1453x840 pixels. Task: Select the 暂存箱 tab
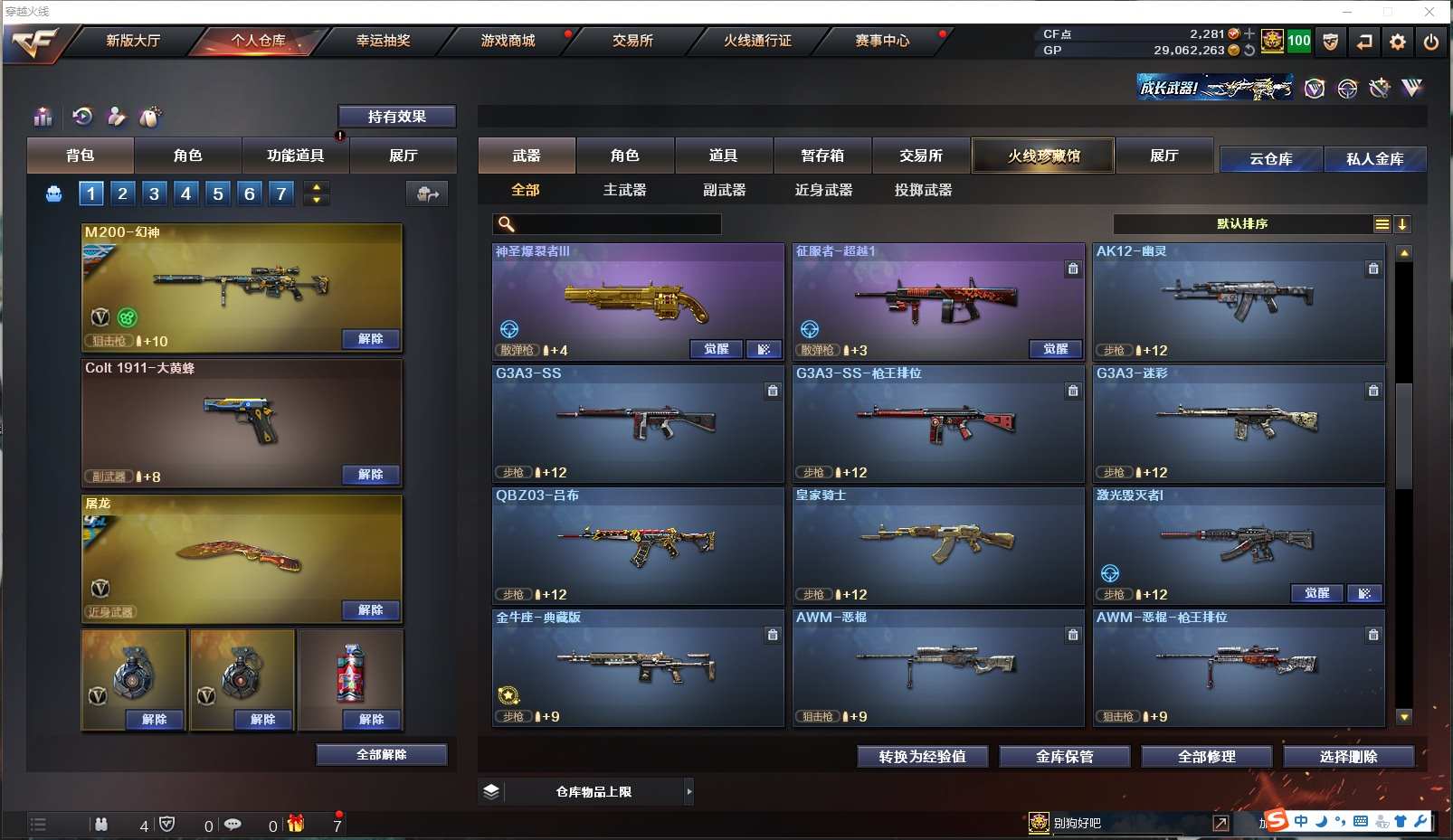click(x=821, y=156)
